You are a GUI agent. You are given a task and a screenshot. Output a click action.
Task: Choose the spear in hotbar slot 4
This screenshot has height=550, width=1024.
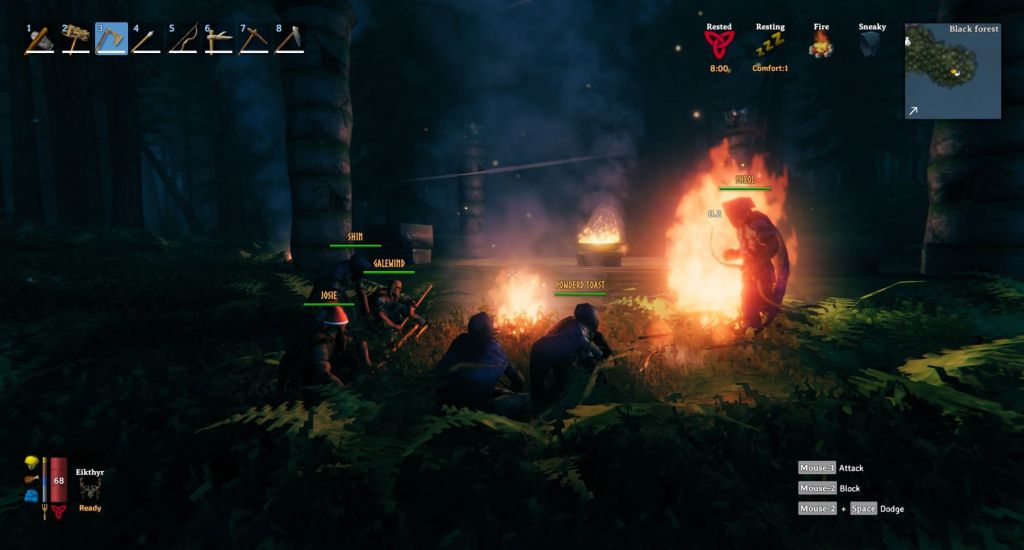[146, 39]
